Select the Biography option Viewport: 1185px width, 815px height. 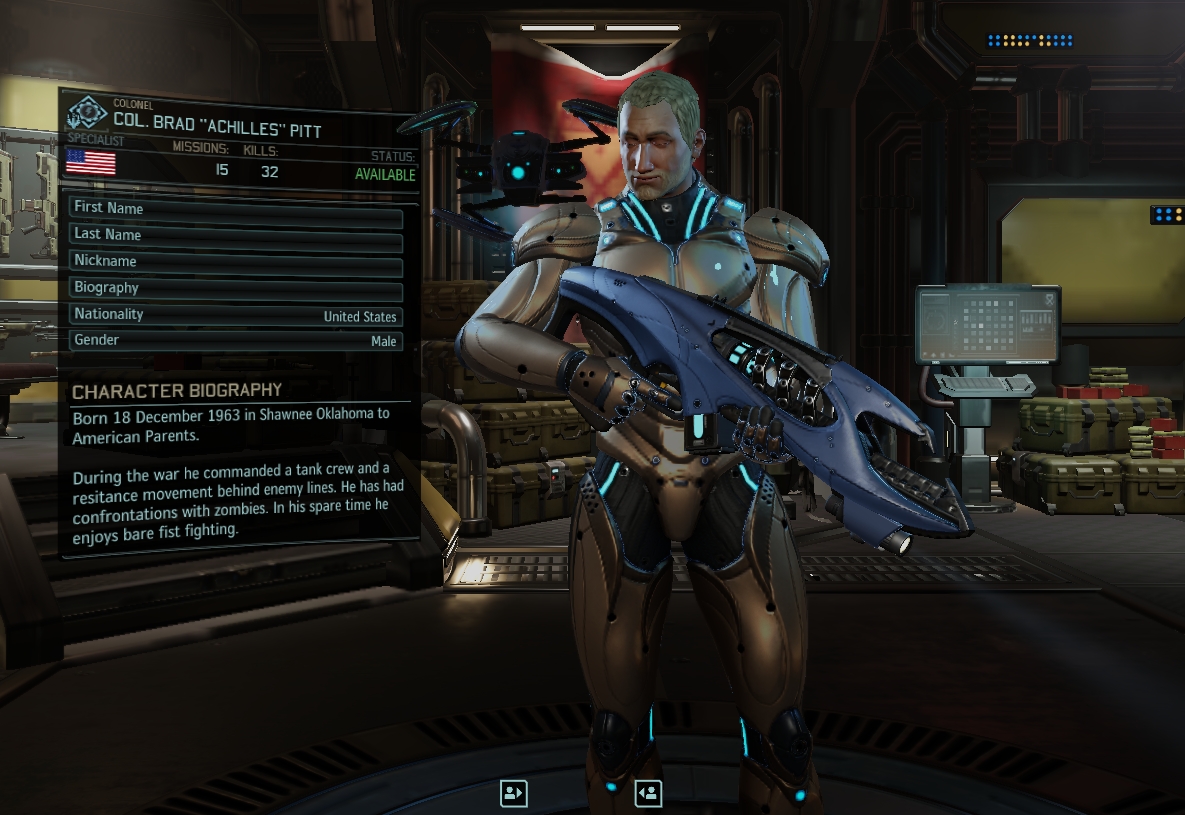pyautogui.click(x=236, y=288)
